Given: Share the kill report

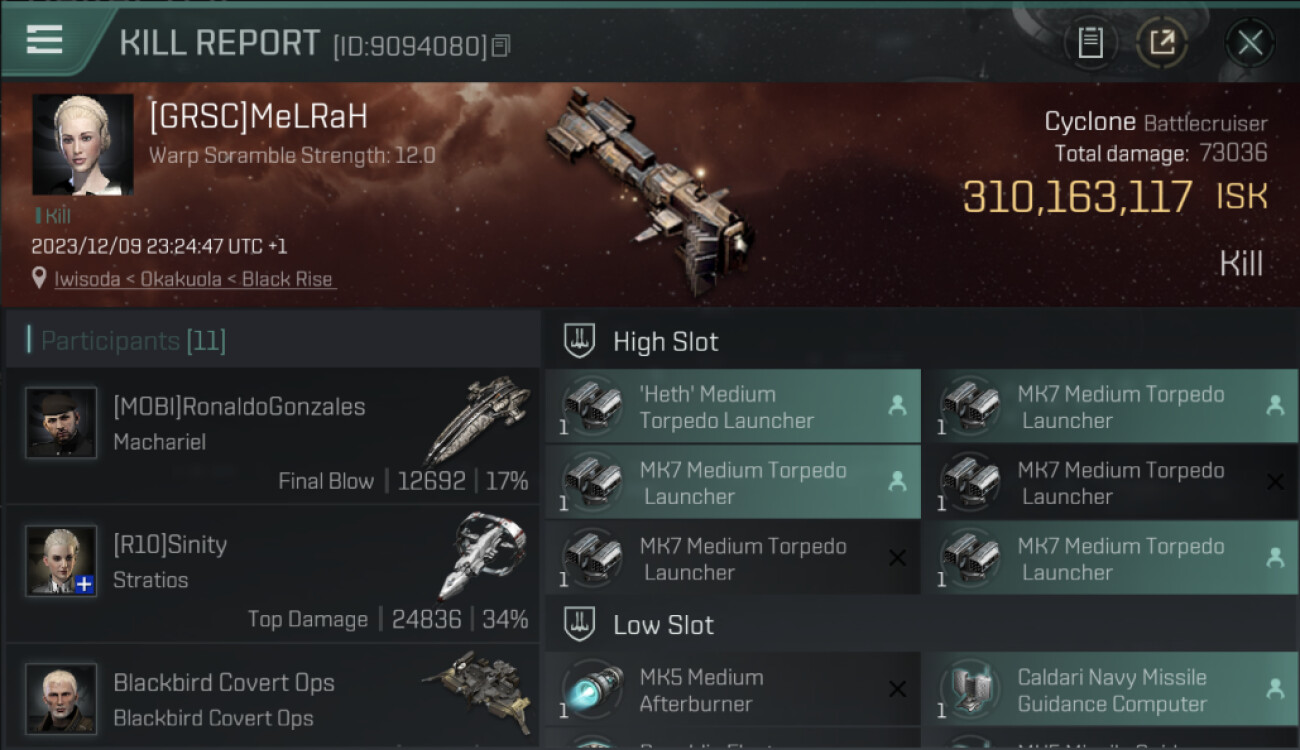Looking at the screenshot, I should tap(1162, 43).
